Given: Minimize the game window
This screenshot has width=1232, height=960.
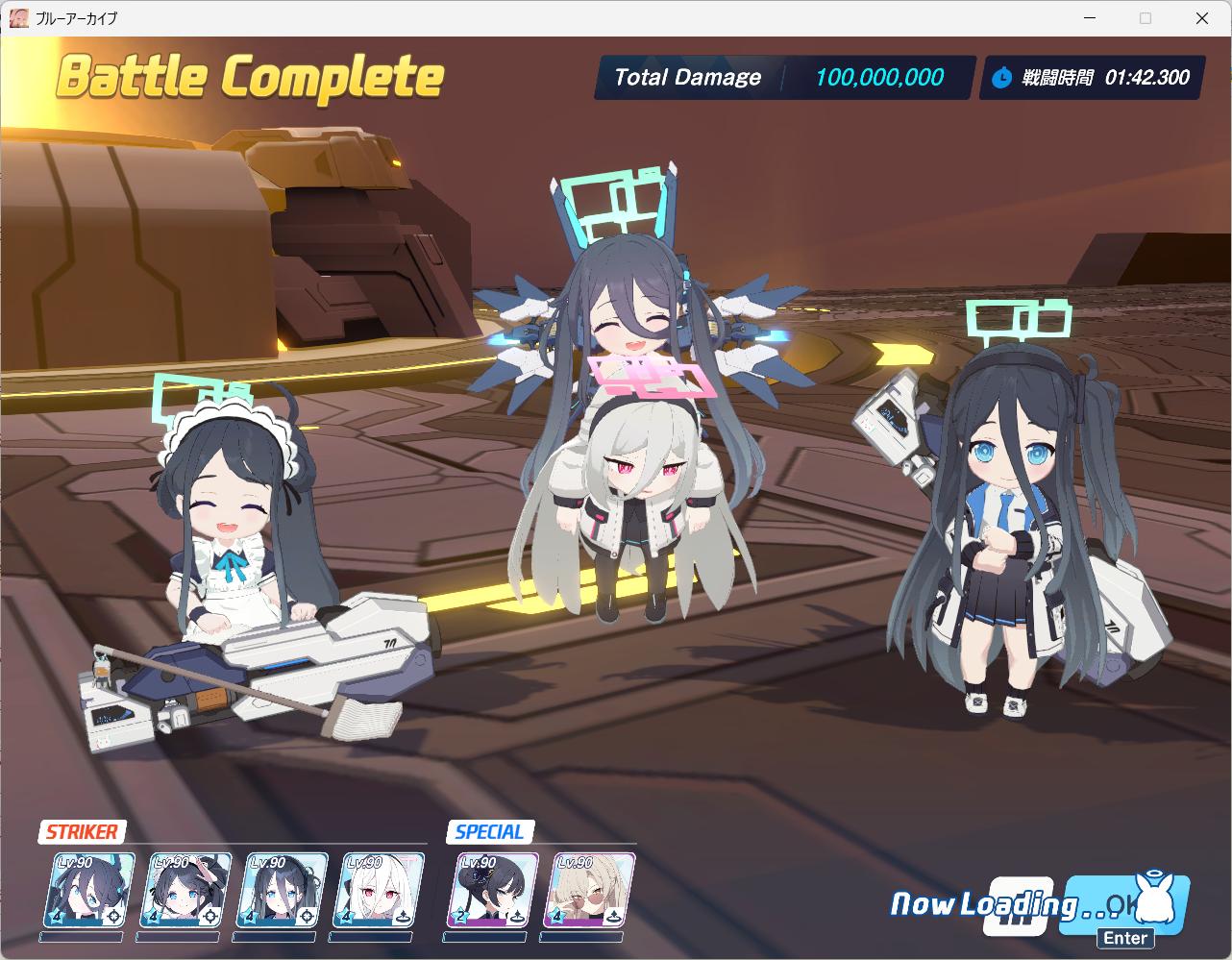Looking at the screenshot, I should tap(1090, 18).
